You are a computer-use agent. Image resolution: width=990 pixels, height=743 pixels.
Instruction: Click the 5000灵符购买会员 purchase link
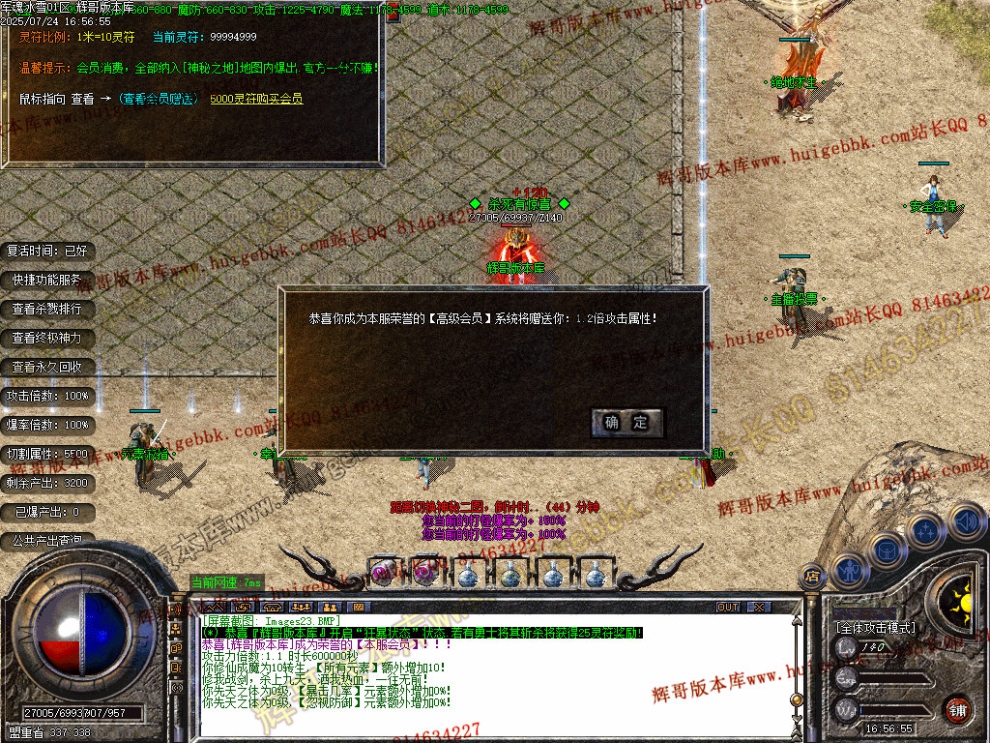point(256,99)
